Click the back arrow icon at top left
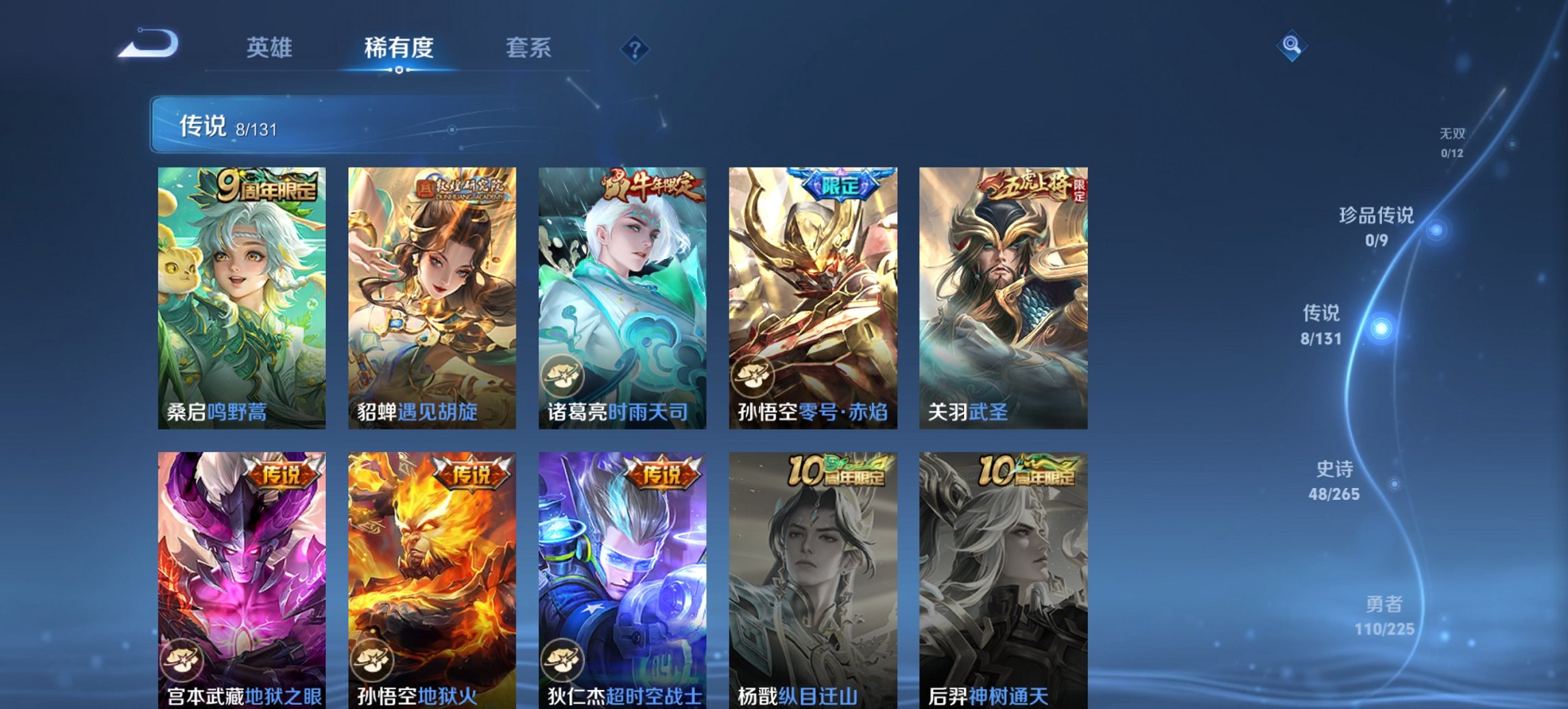 149,45
